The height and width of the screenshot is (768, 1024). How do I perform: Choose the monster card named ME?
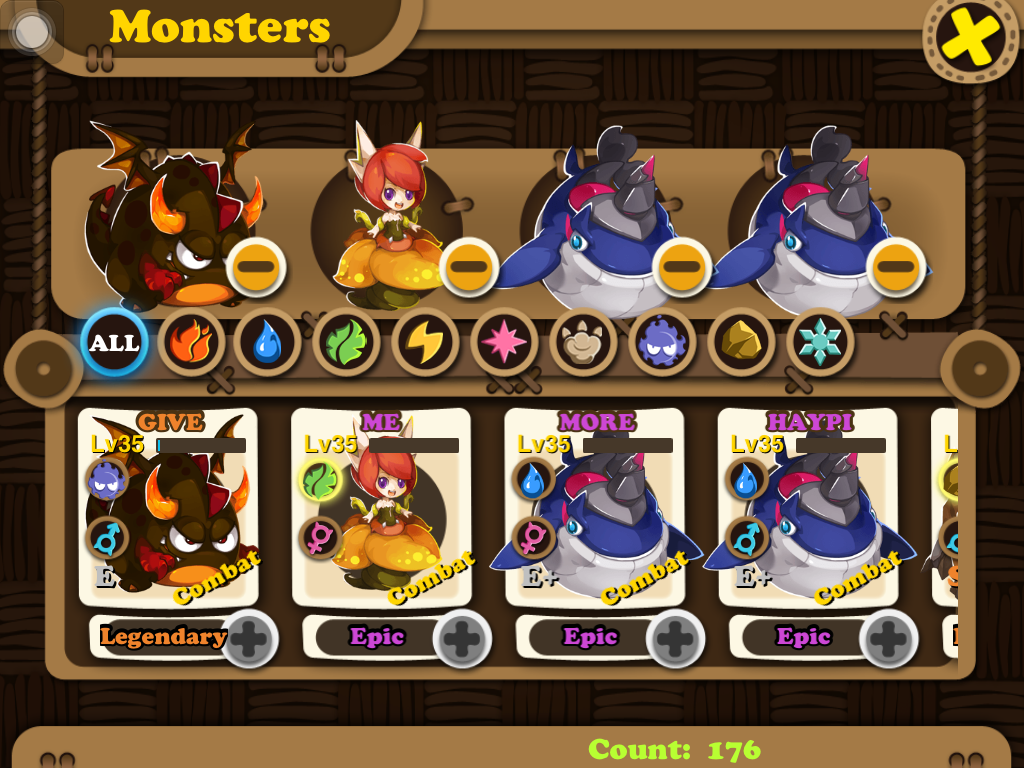[x=381, y=510]
